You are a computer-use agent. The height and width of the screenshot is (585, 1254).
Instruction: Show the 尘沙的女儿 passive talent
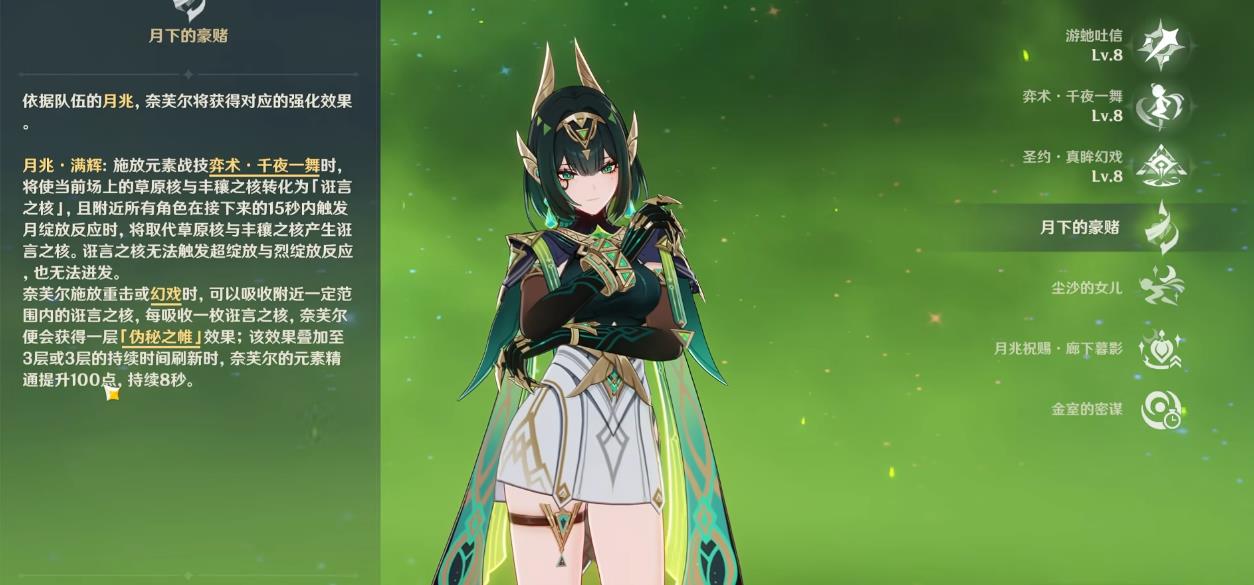pos(1160,287)
